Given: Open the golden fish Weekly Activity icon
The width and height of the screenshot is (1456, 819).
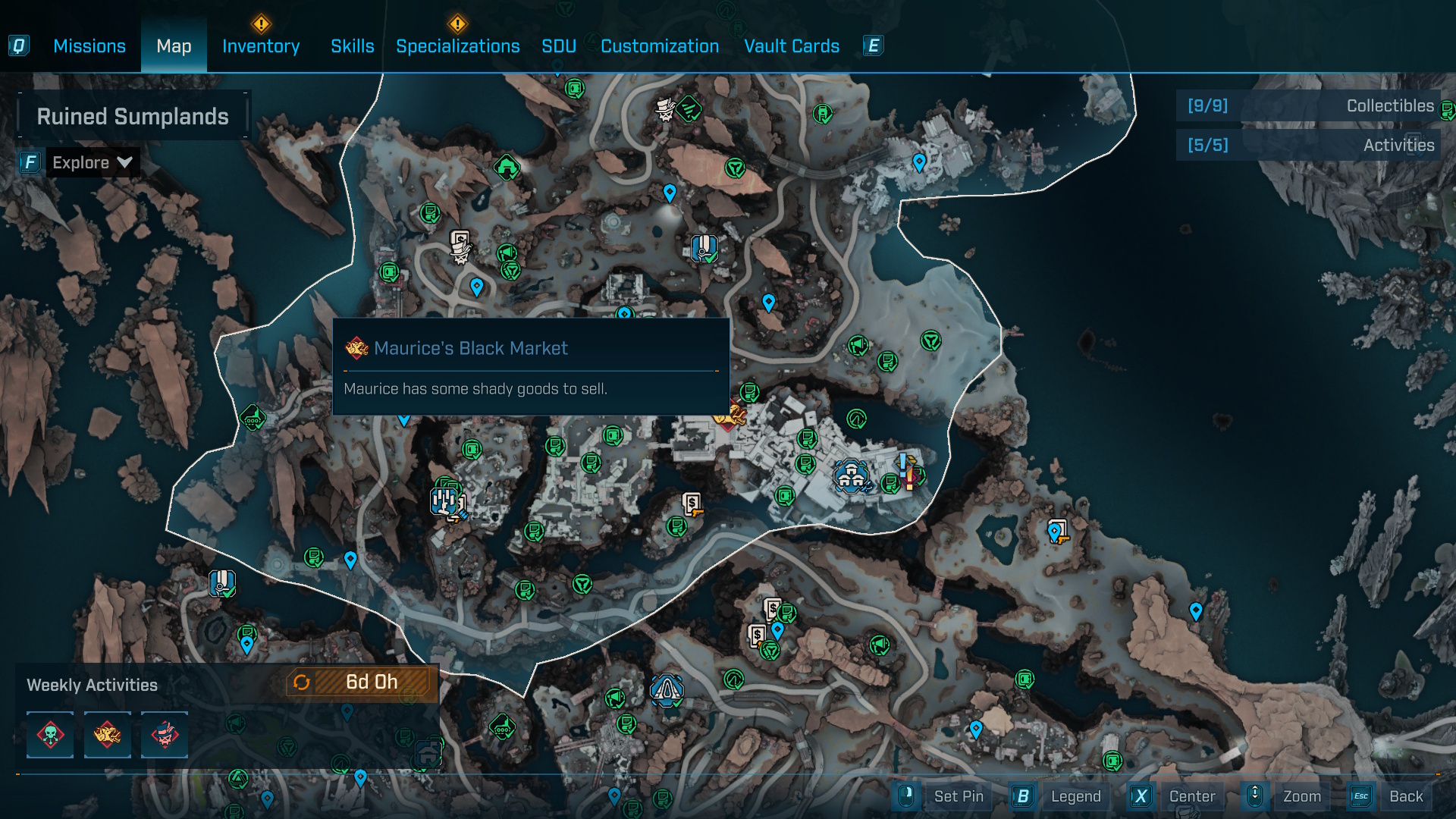Looking at the screenshot, I should pos(107,735).
